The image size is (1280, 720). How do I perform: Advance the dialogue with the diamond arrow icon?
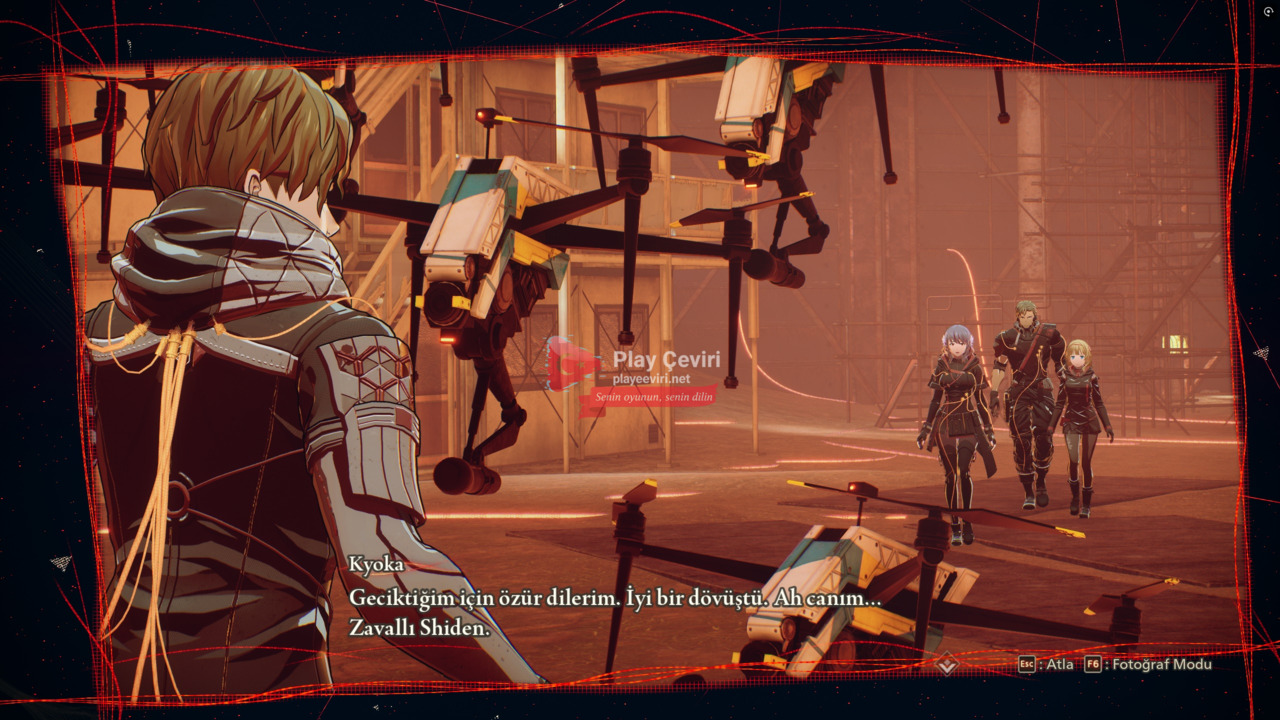[x=947, y=664]
